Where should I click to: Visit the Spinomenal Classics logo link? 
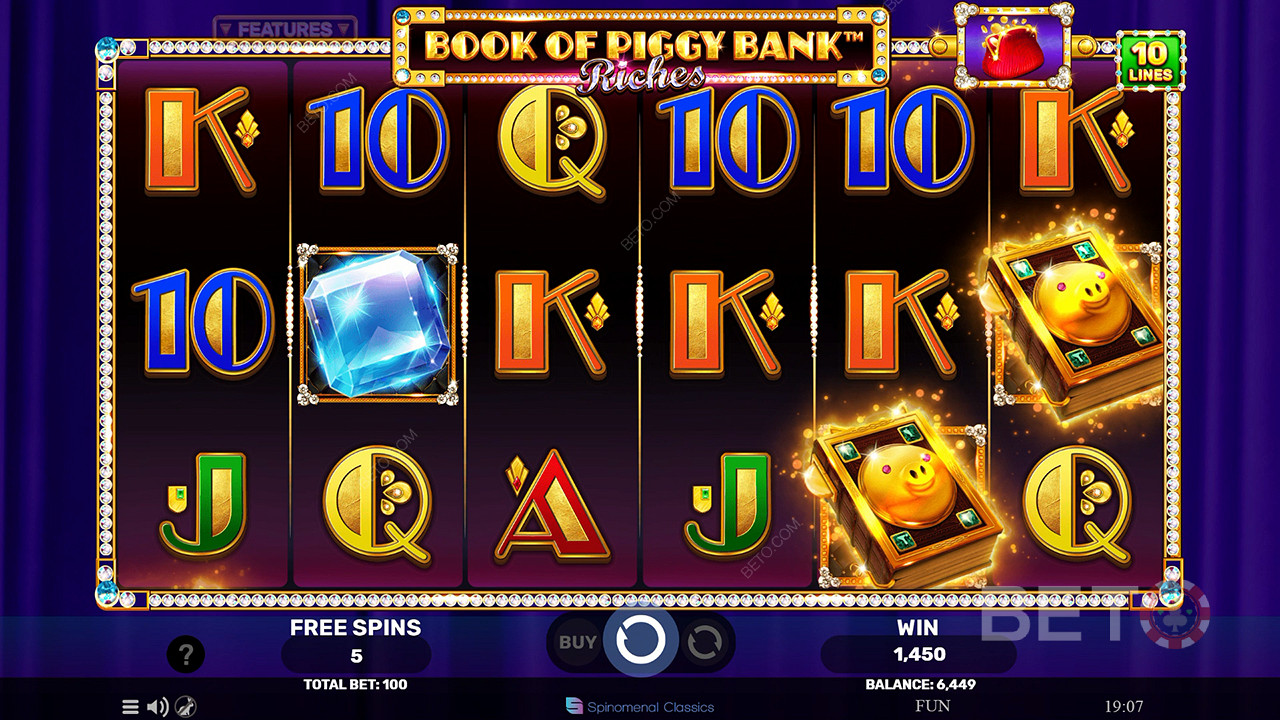(x=640, y=706)
